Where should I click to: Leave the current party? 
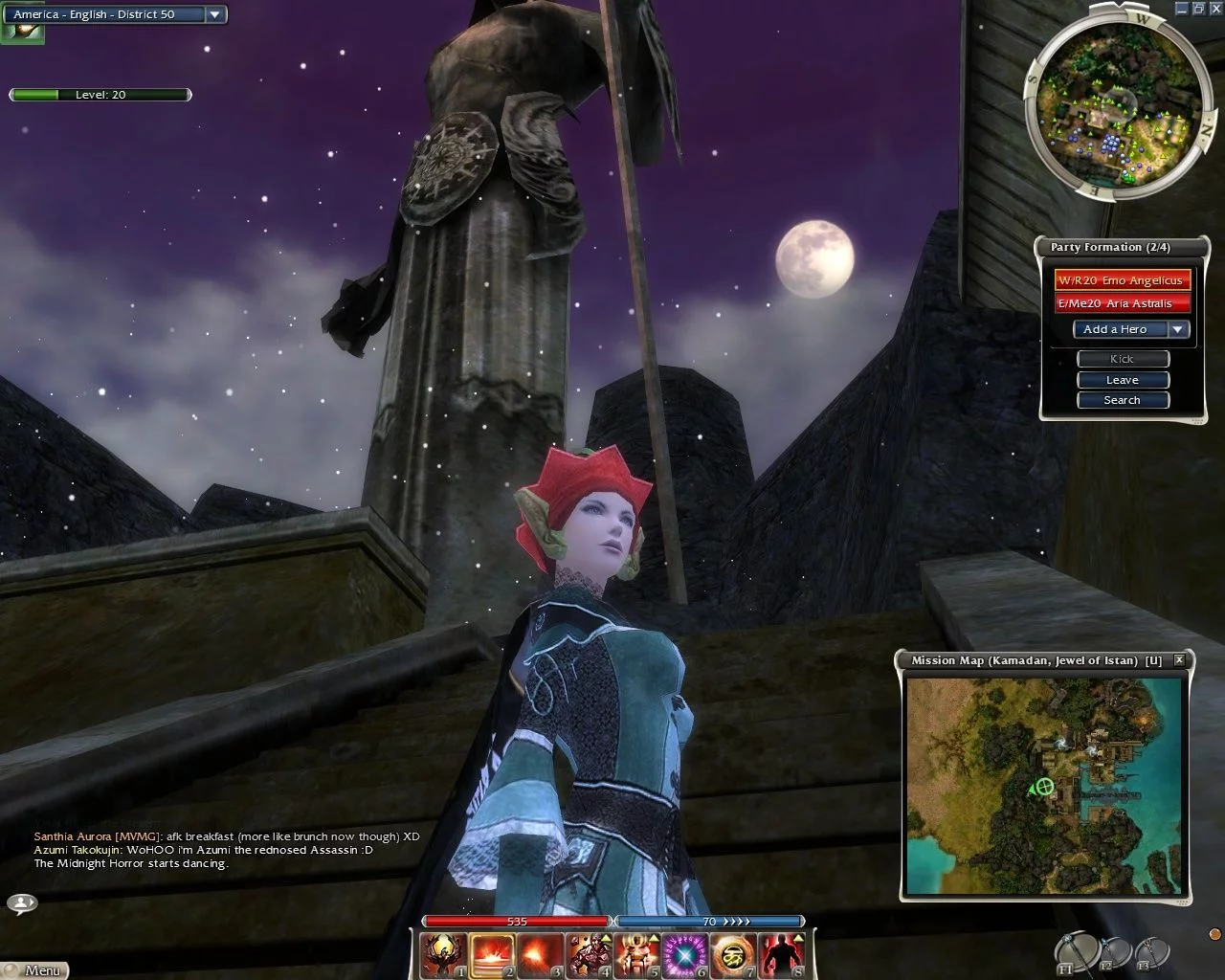tap(1123, 380)
